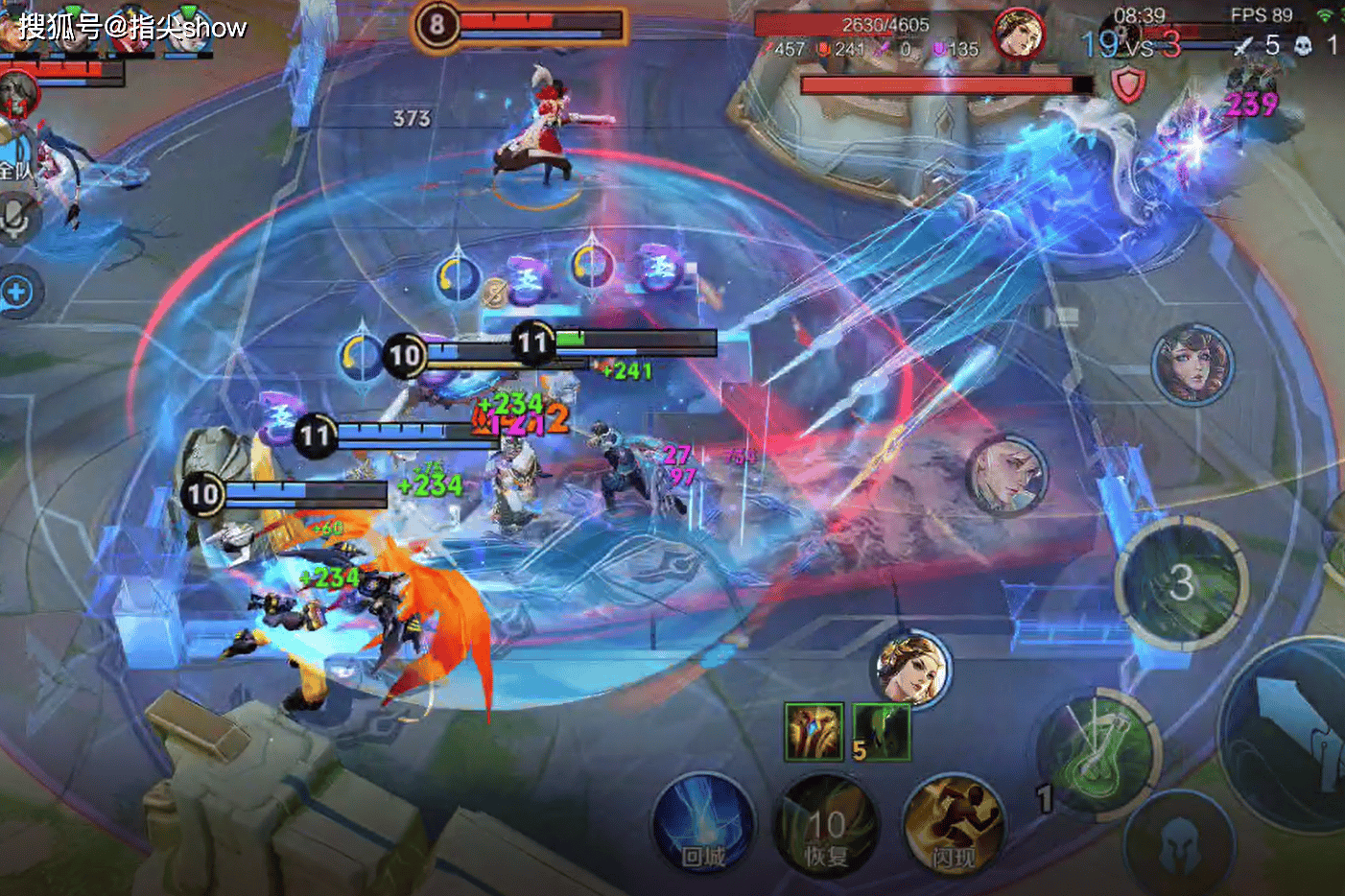Select the blonde hero portrait above items

click(912, 669)
